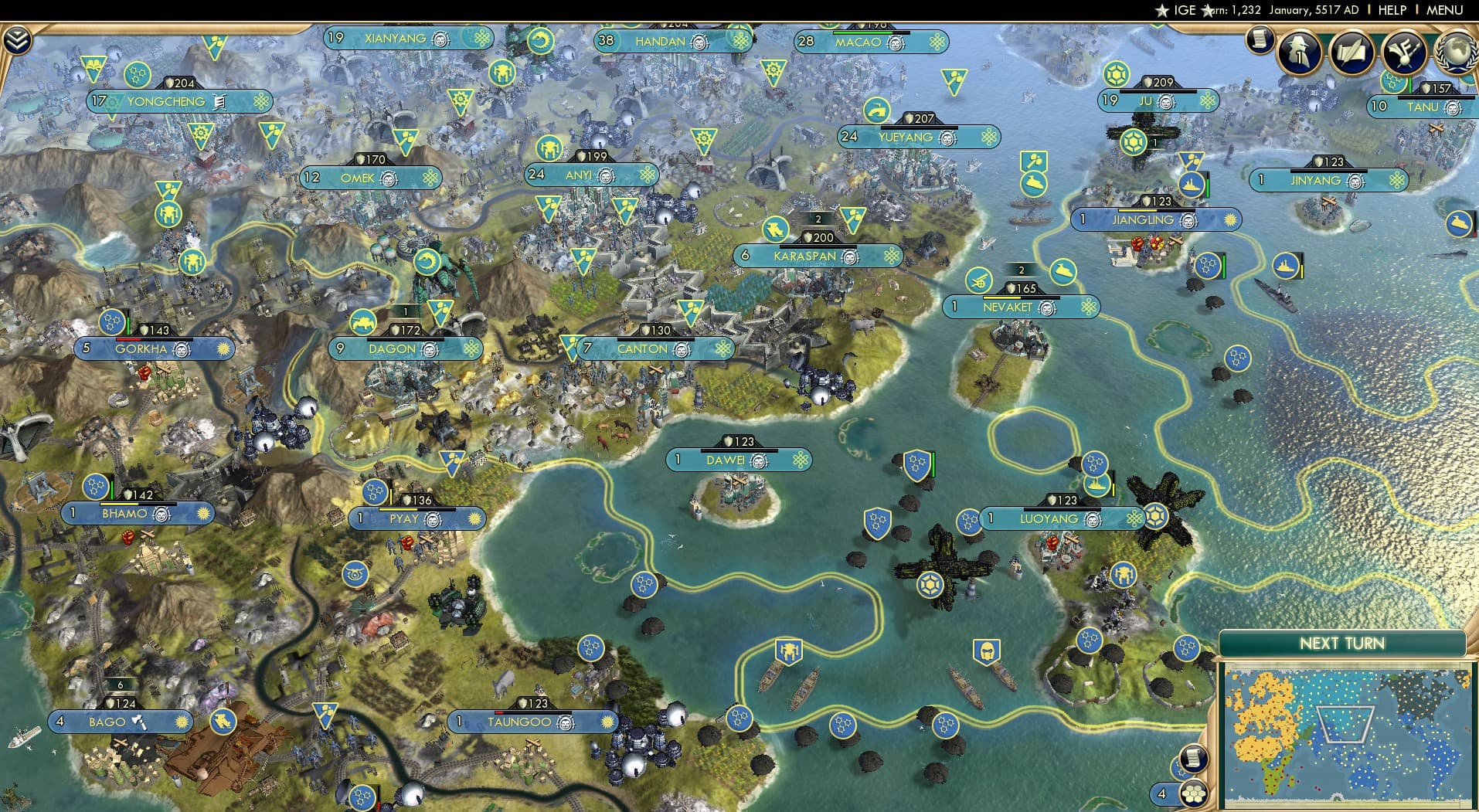Open the HELP menu item
Viewport: 1479px width, 812px height.
(x=1392, y=10)
